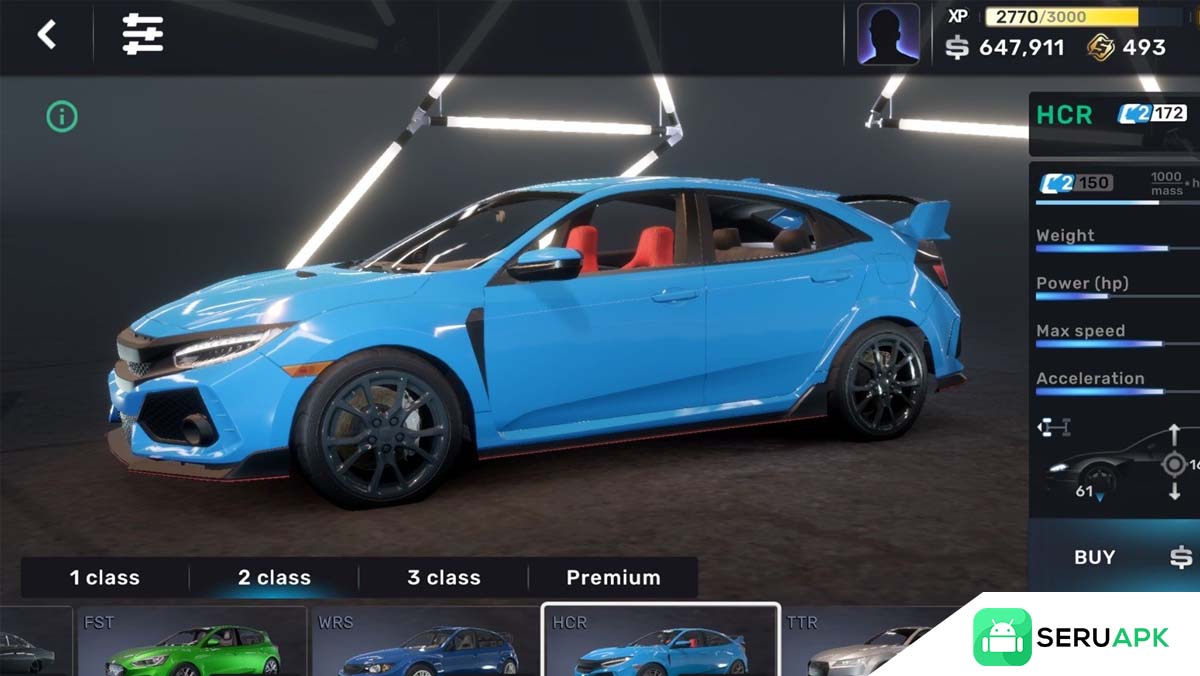Select the green FST car thumbnail
Screen dimensions: 1200x676
click(192, 642)
